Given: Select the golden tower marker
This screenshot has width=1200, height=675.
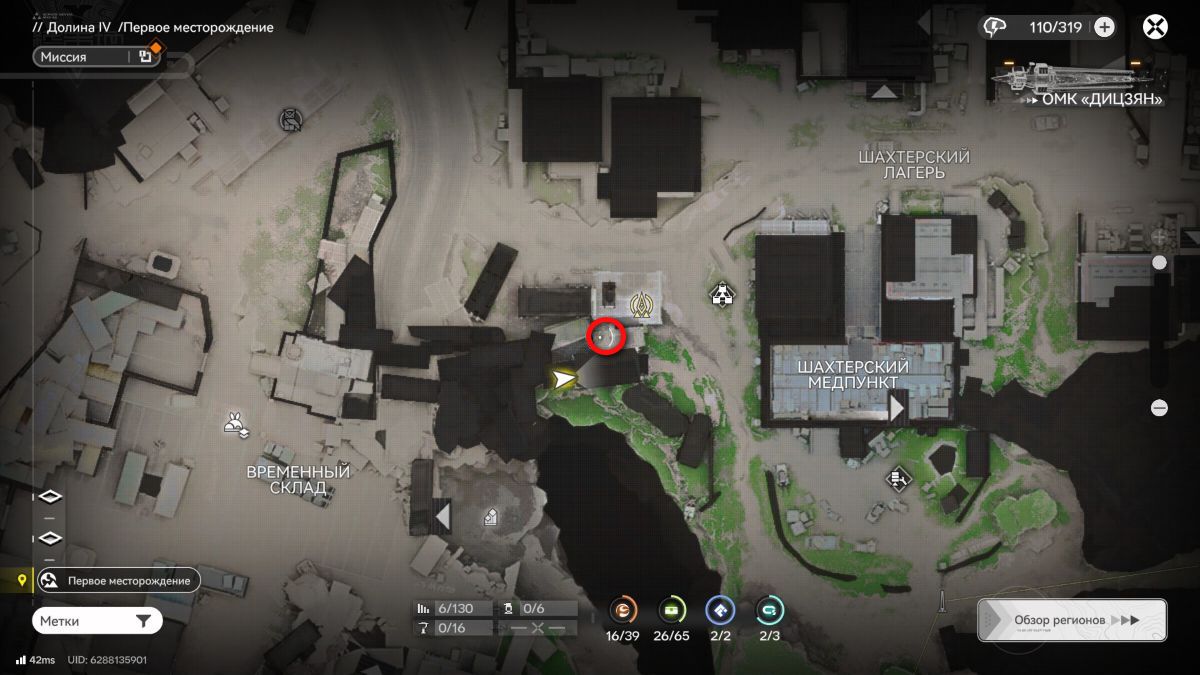Looking at the screenshot, I should coord(641,305).
